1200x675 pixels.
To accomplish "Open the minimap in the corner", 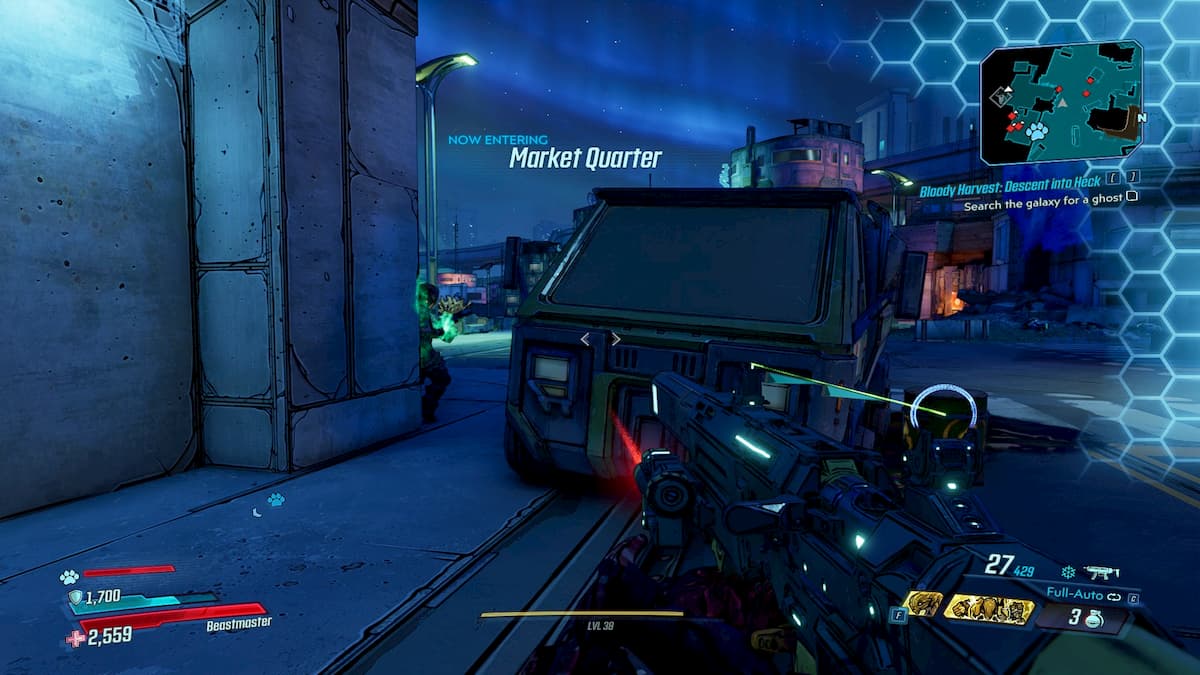I will tap(1061, 103).
